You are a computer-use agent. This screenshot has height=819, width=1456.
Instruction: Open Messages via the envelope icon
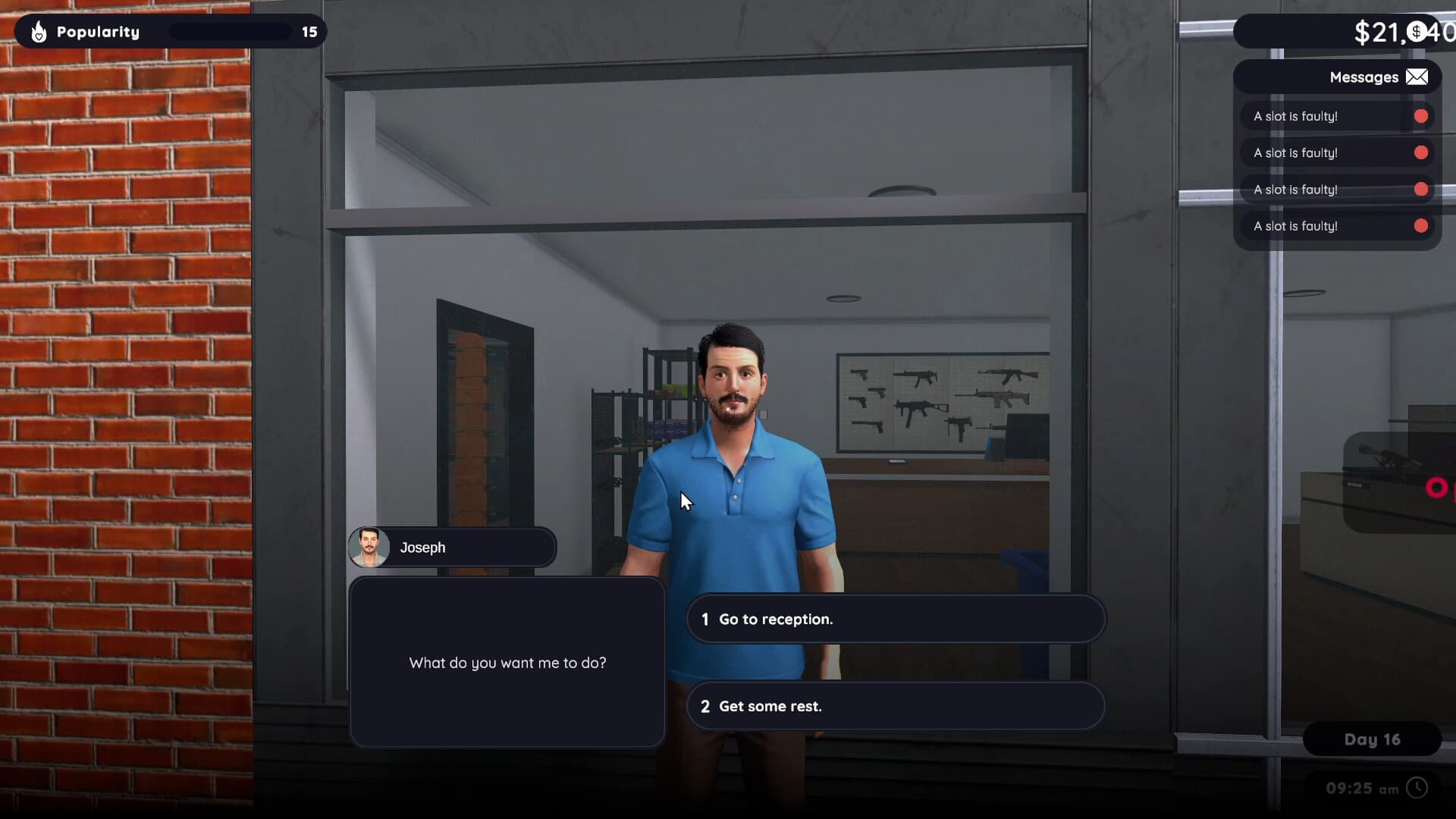click(1416, 77)
